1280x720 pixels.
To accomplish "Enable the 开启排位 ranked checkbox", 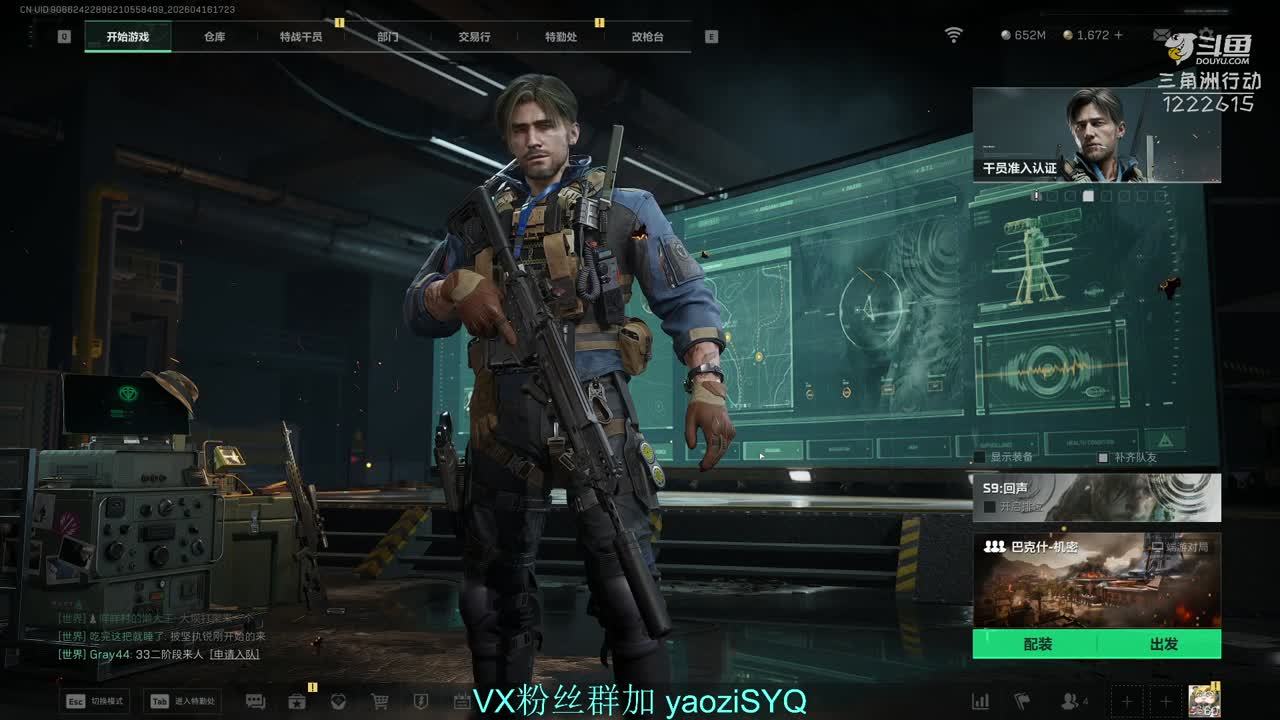I will tap(989, 507).
